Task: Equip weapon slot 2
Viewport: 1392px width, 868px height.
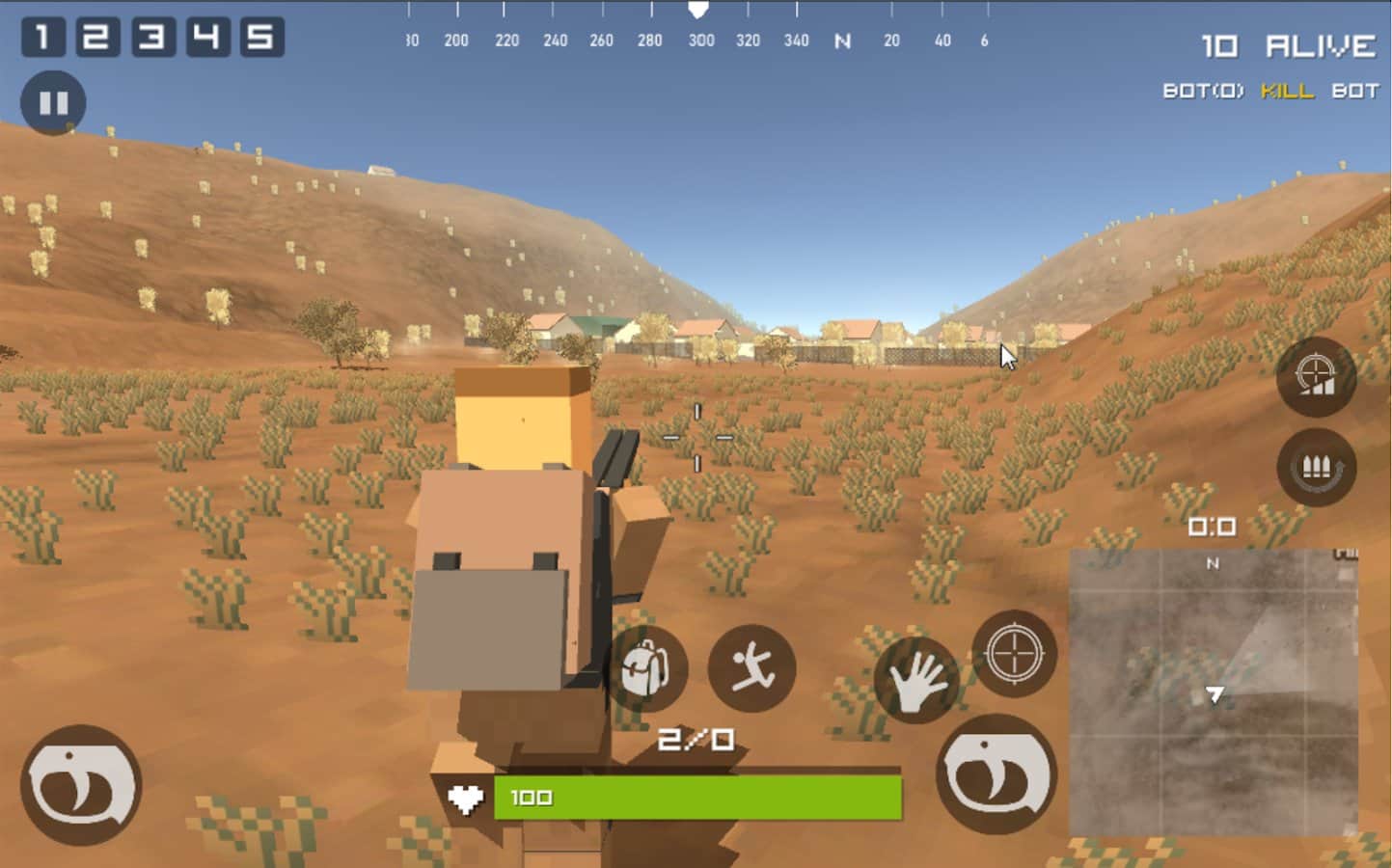Action: click(96, 37)
